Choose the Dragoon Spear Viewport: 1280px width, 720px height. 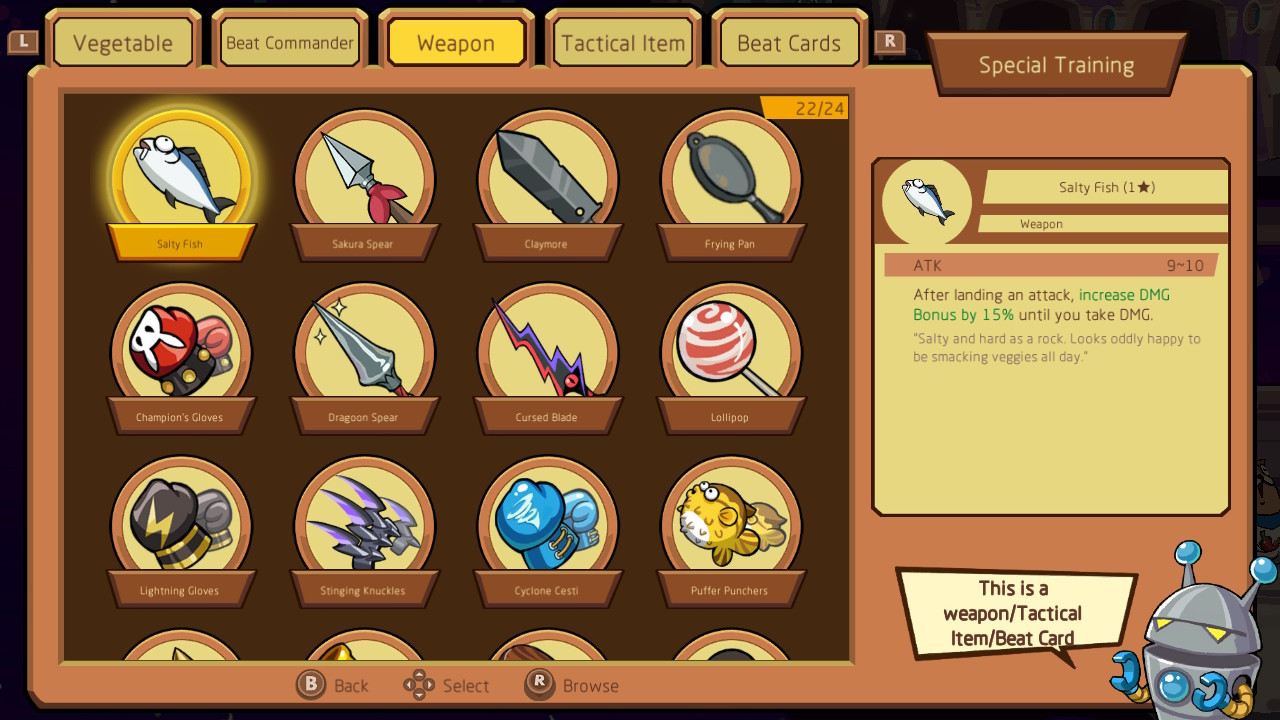pyautogui.click(x=364, y=345)
